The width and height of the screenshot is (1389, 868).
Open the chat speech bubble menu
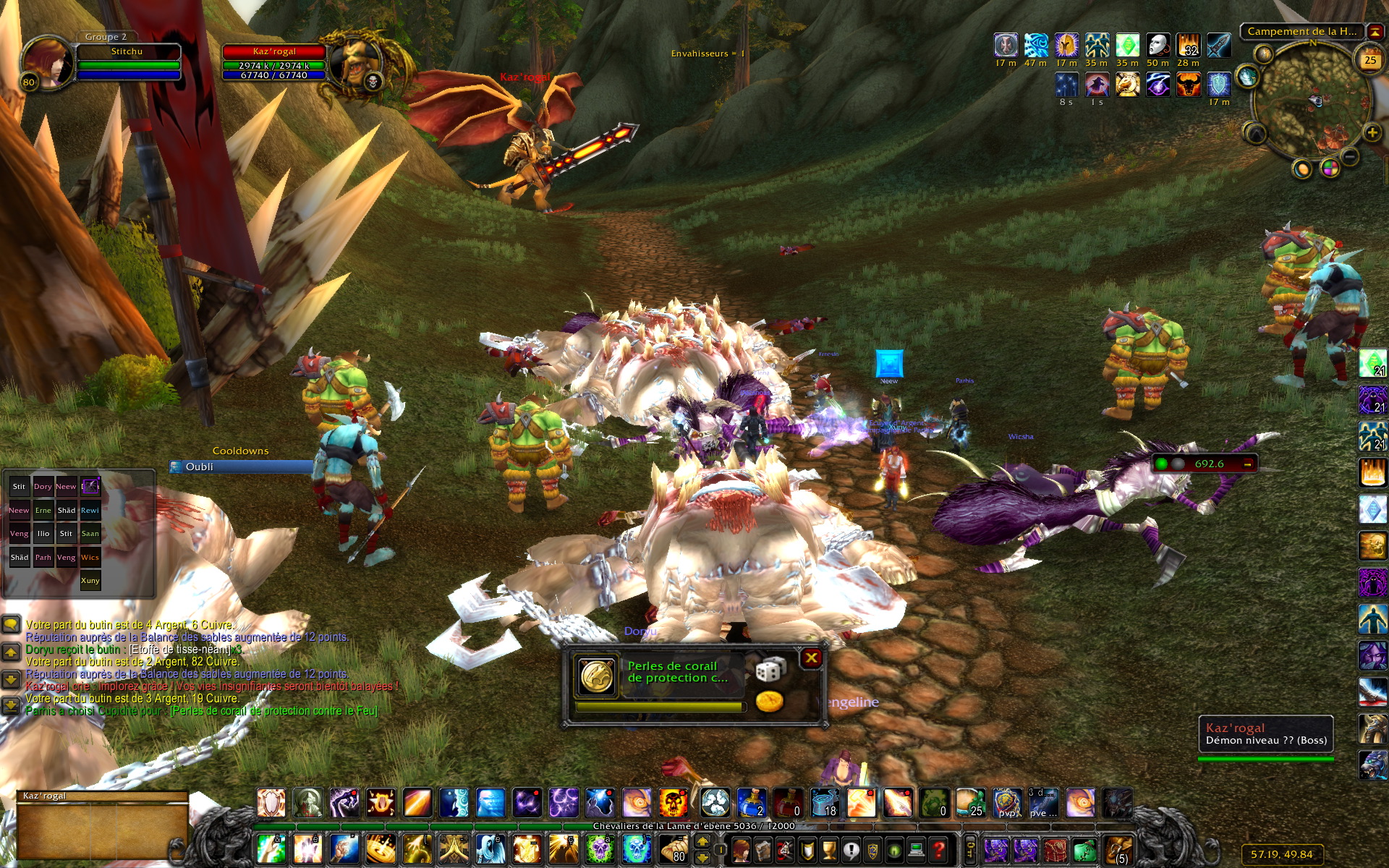click(11, 624)
